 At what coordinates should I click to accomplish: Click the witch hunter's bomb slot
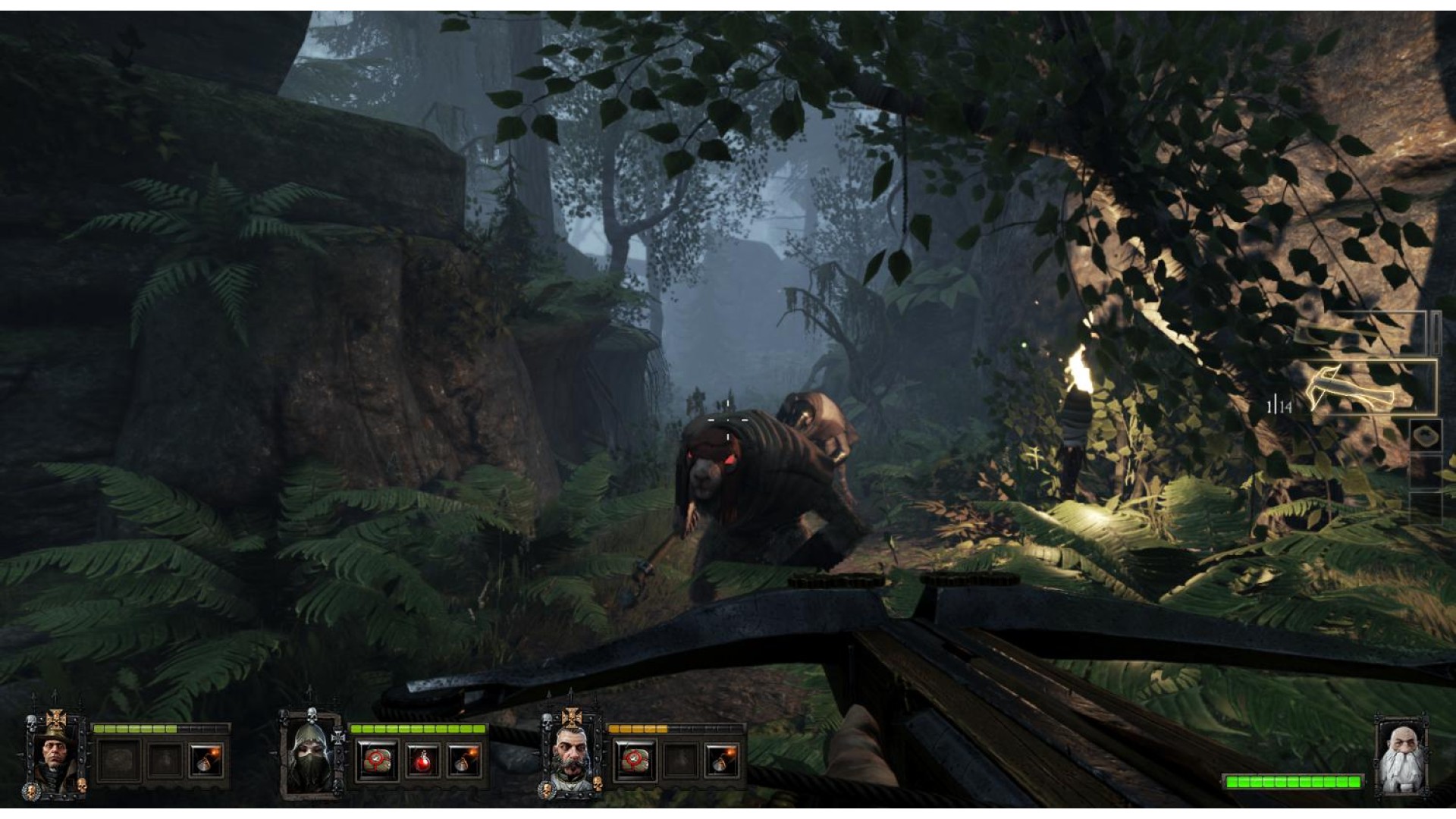[206, 761]
